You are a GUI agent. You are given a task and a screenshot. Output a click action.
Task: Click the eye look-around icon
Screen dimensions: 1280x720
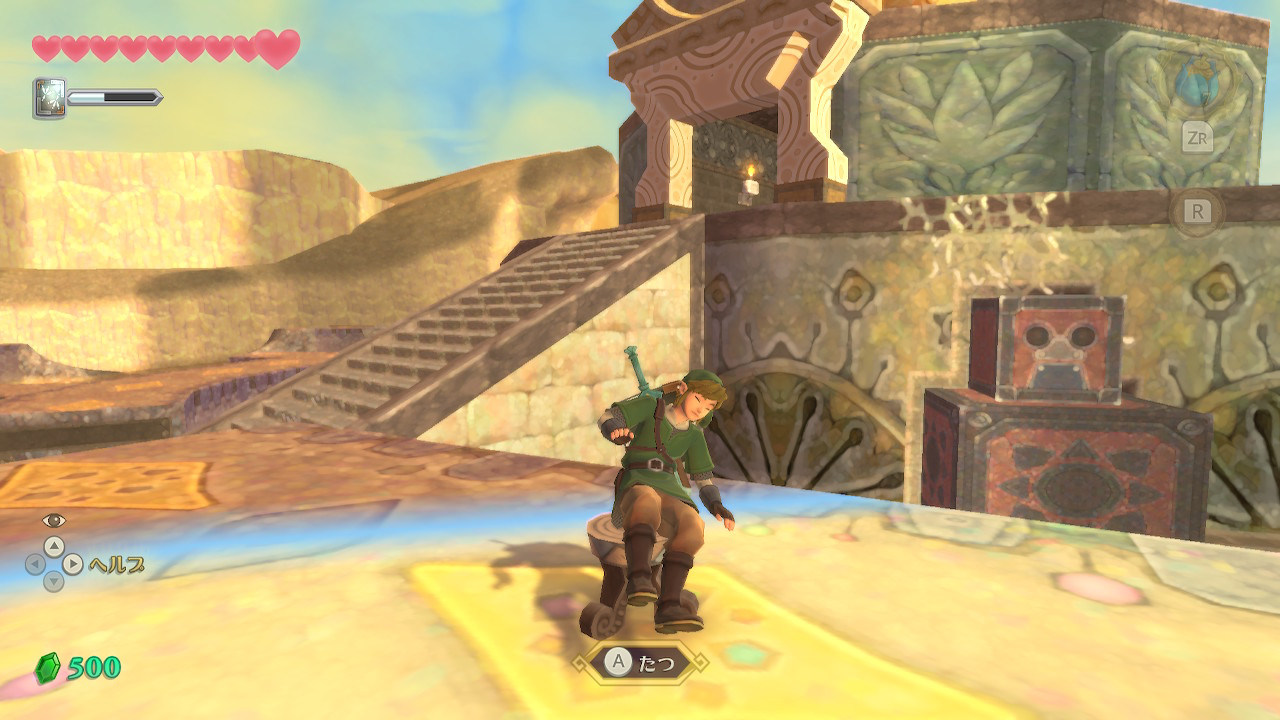(x=53, y=520)
